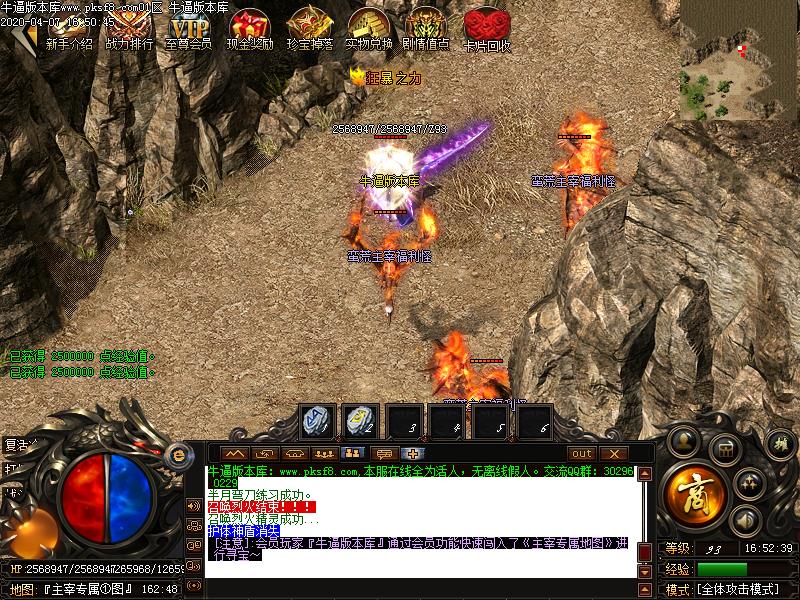
Task: Open the 实物兑换 gold bars exchange
Action: coord(369,30)
